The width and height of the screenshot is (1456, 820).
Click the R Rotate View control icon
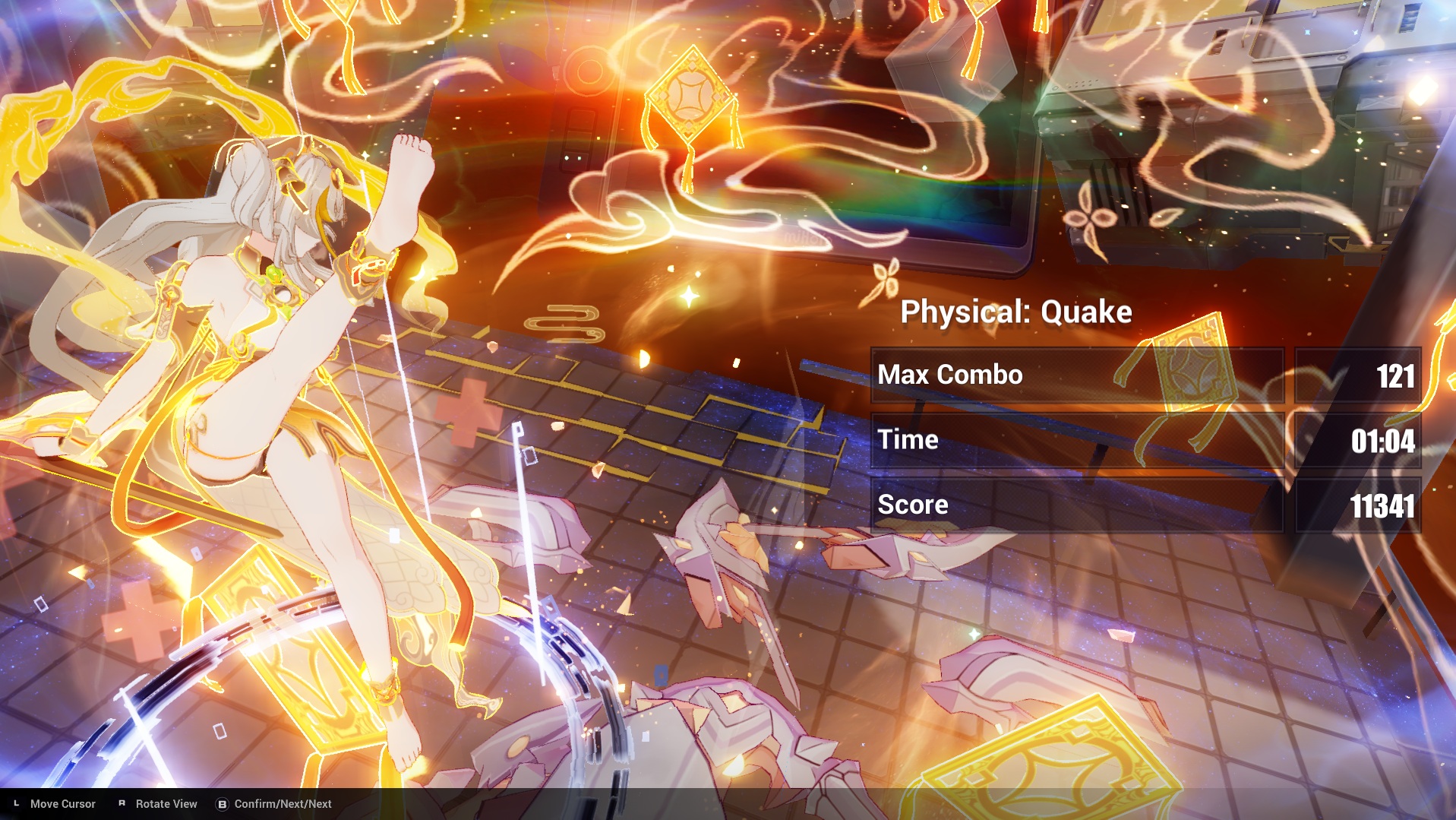tap(122, 803)
